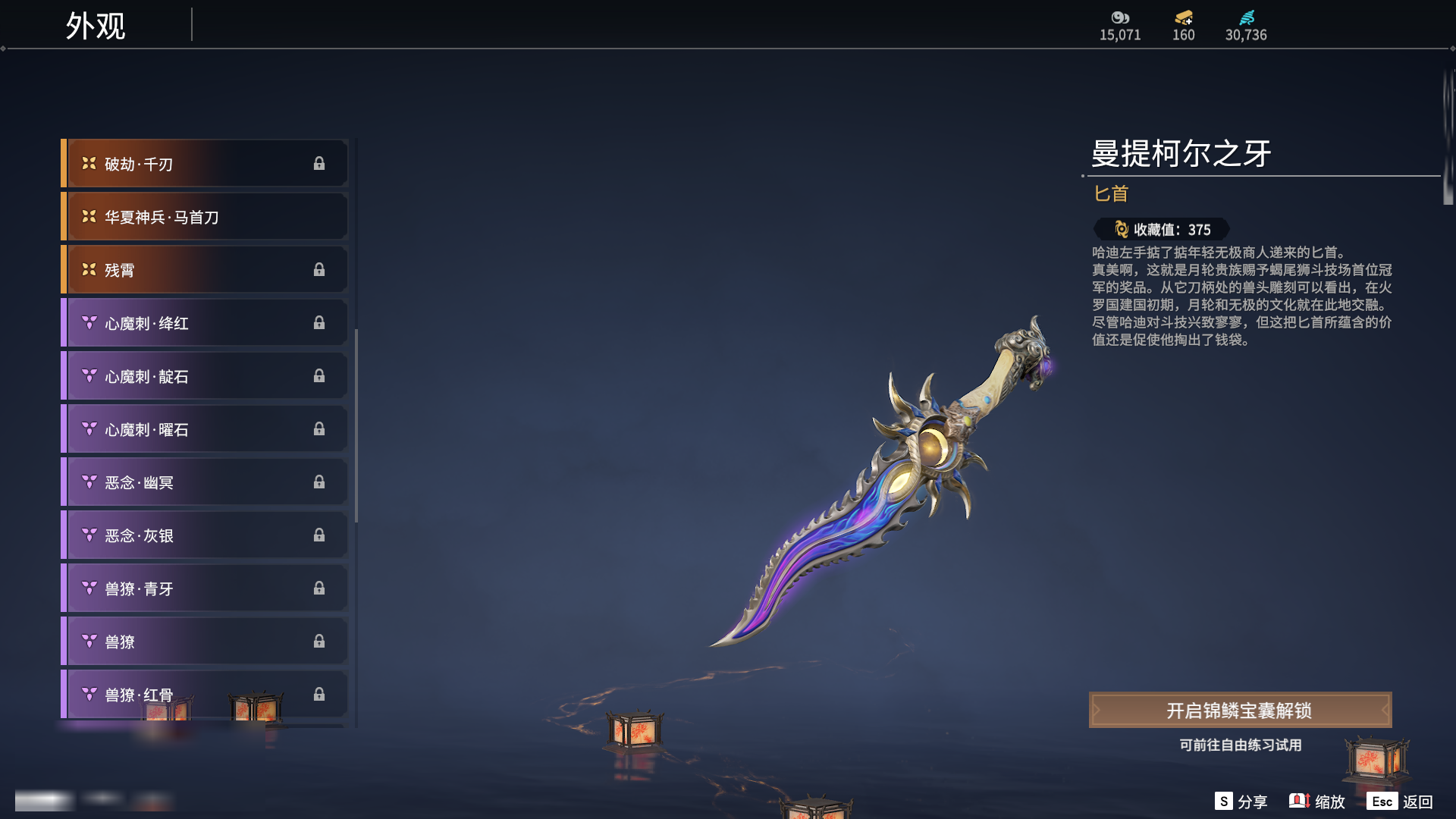Click the skin list scrollbar

(356, 425)
